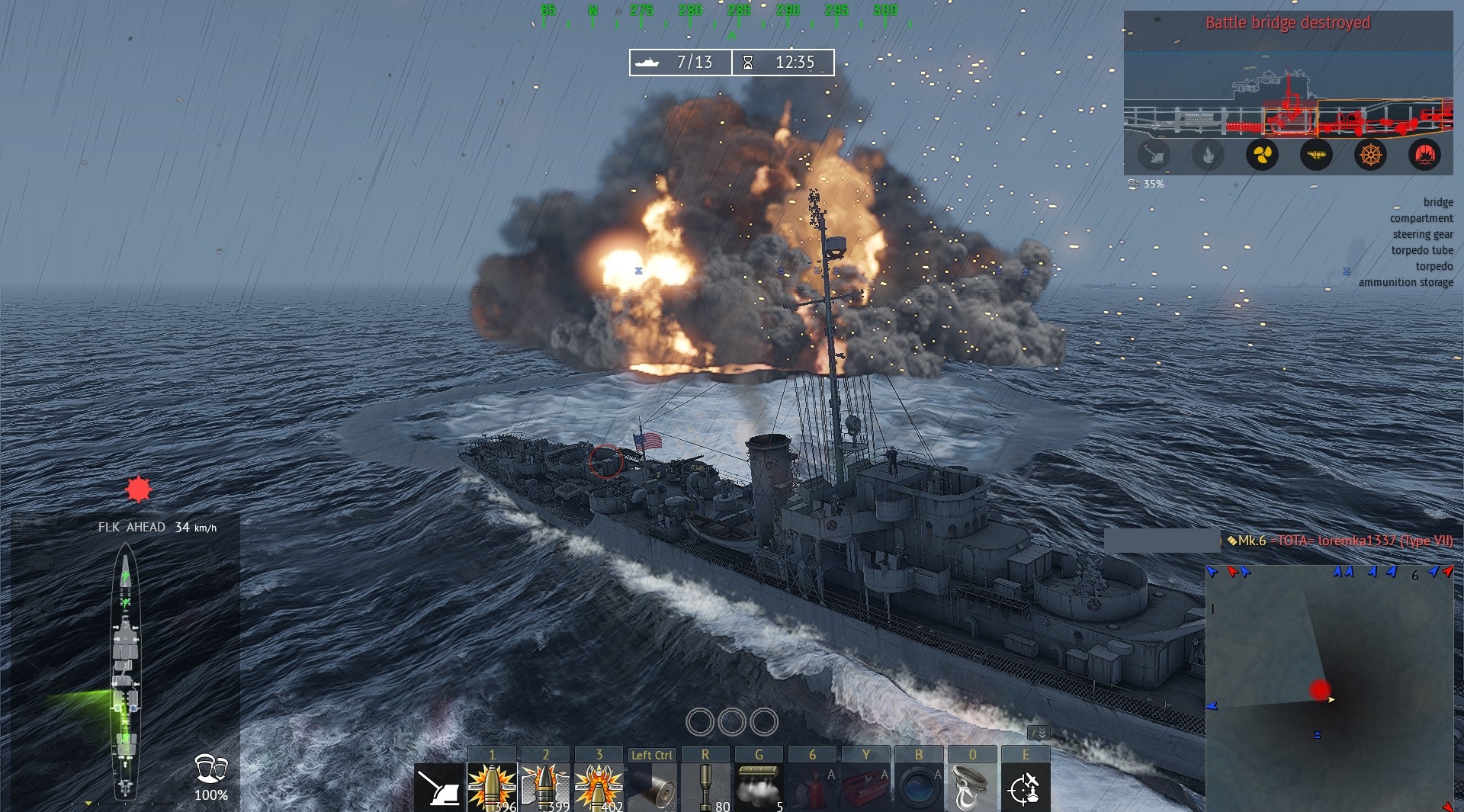Choose the high-explosive shell with 396 rounds
Screen dimensions: 1464x812
tap(492, 788)
